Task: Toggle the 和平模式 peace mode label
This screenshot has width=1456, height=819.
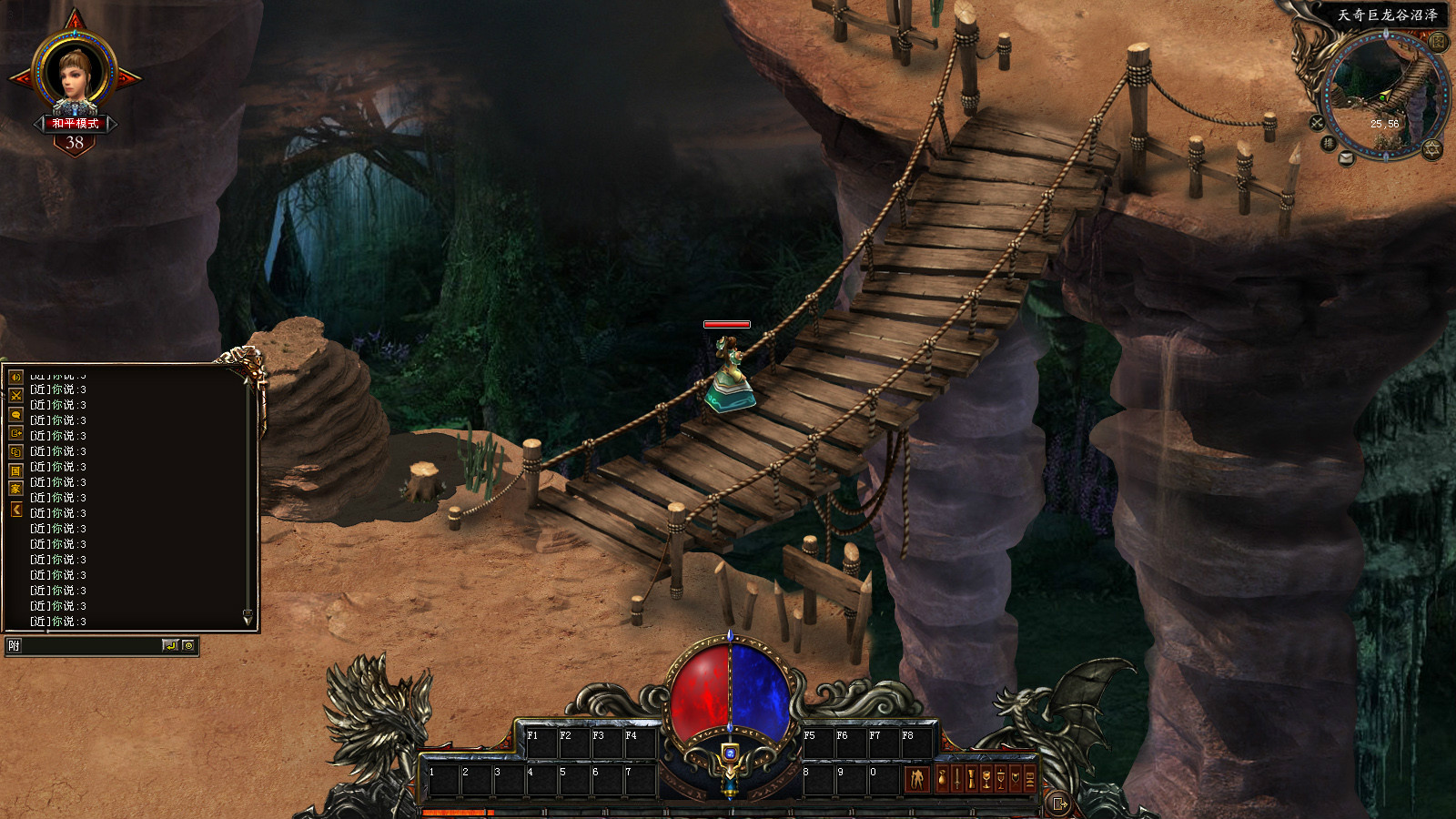Action: [75, 123]
